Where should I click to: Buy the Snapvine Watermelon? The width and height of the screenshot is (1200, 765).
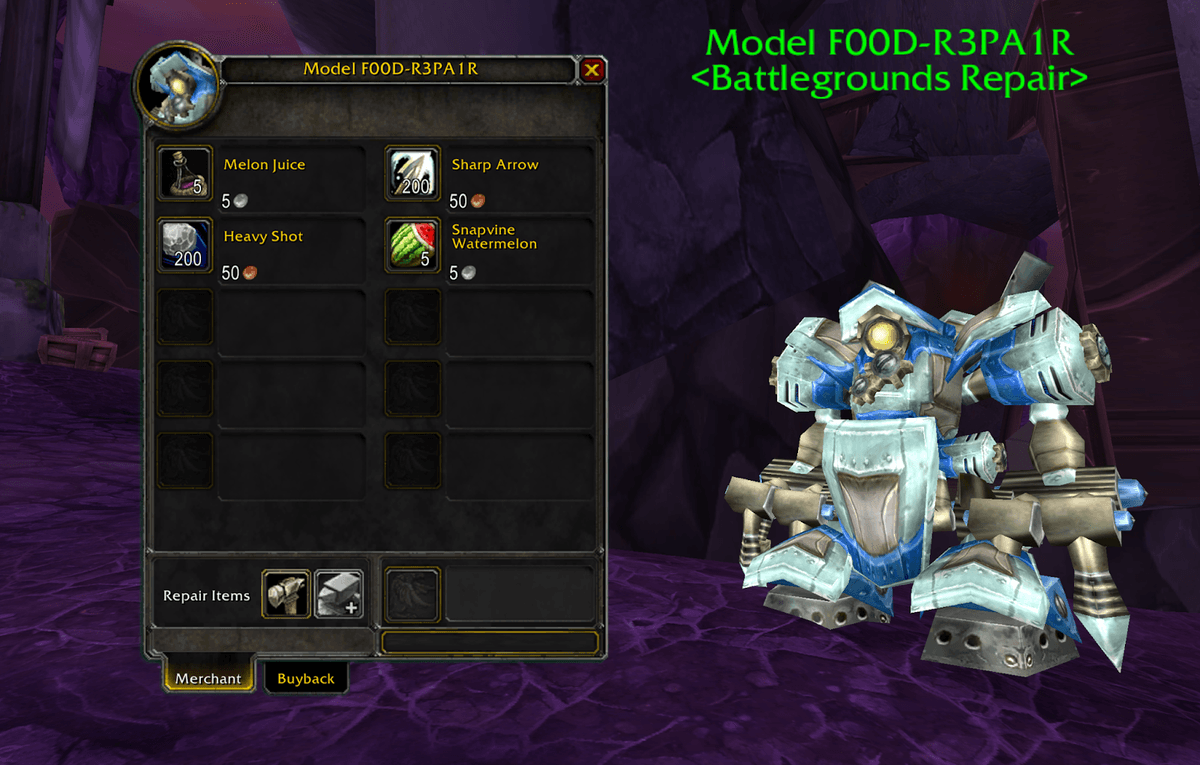413,245
